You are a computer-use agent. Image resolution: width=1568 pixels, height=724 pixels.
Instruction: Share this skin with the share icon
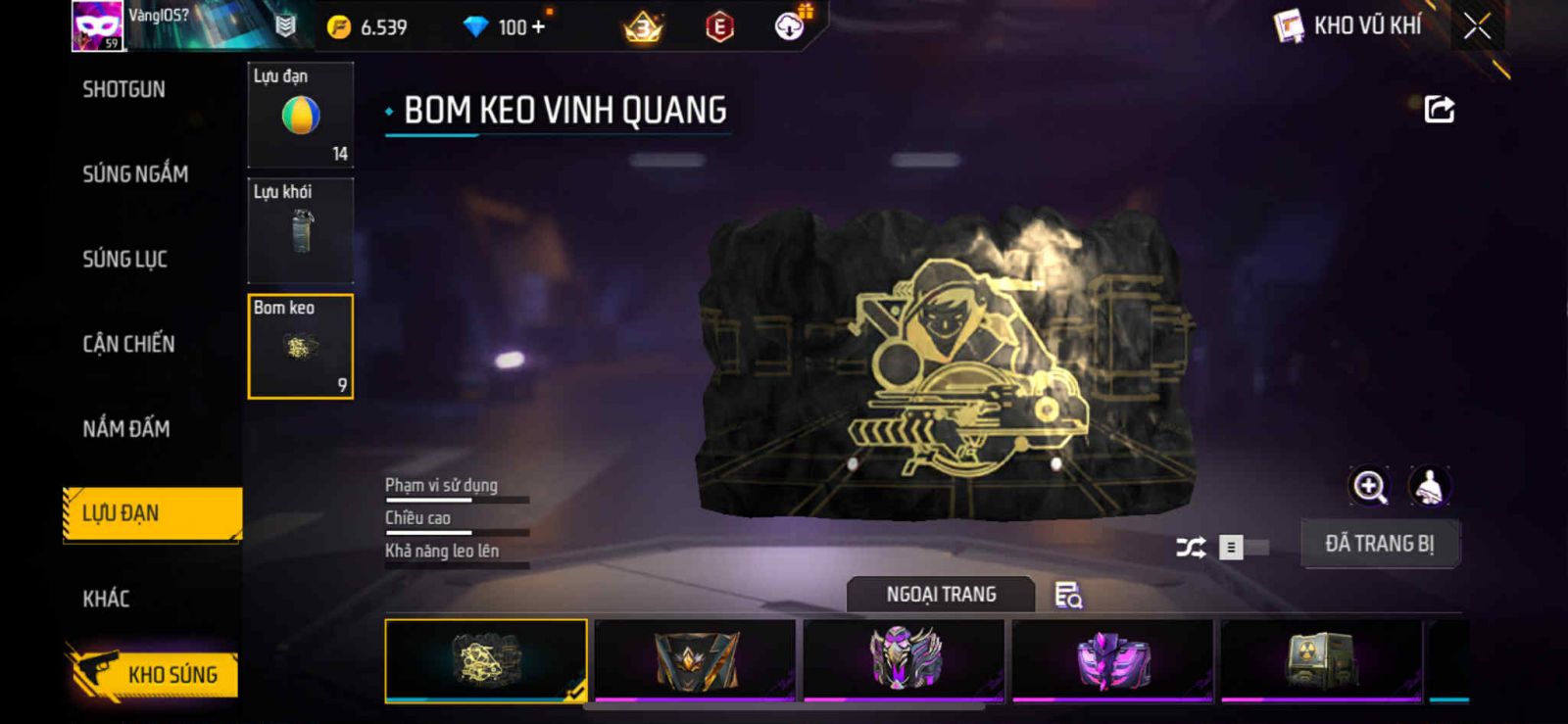point(1439,109)
